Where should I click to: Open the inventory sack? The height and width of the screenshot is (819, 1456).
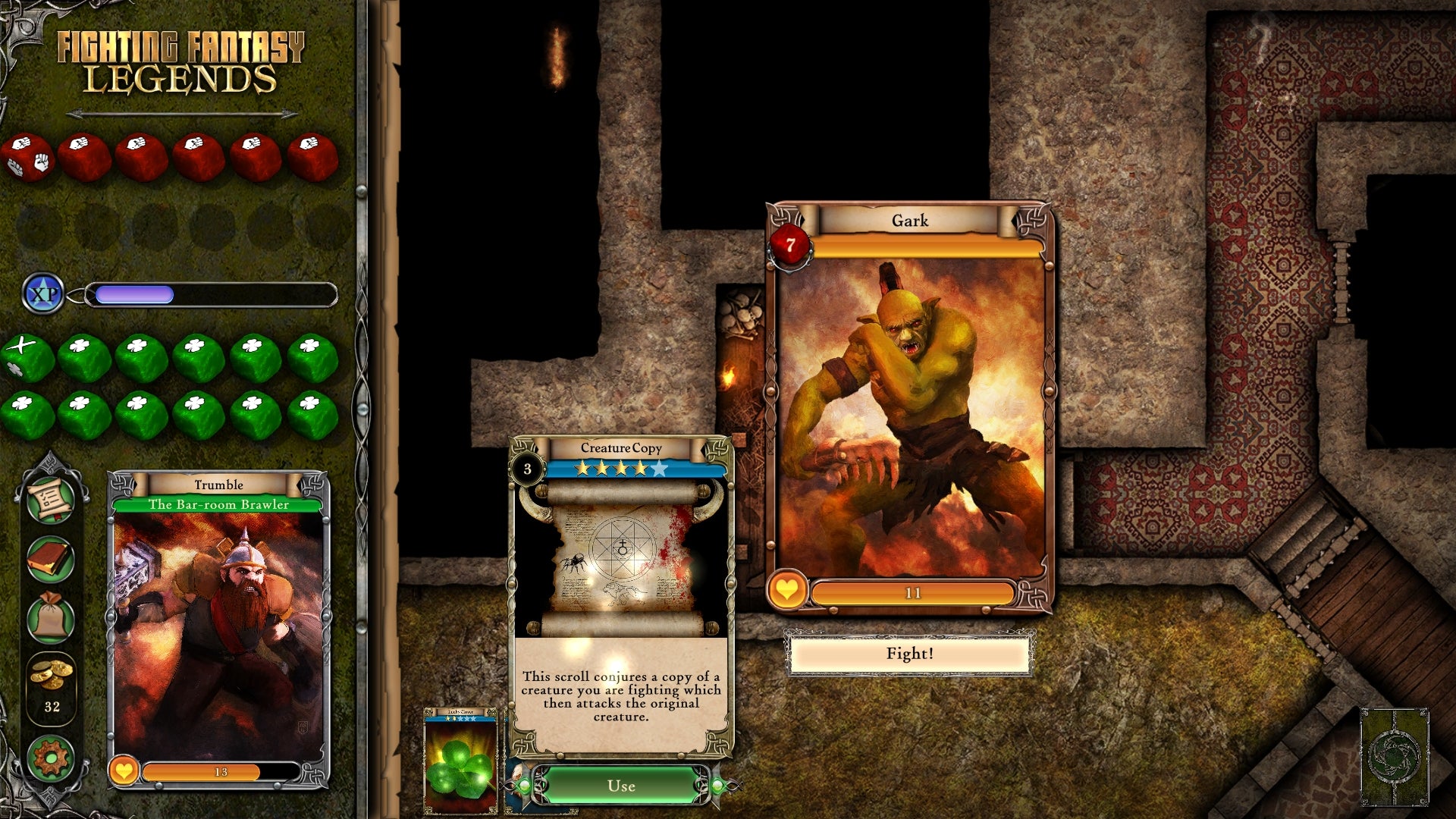point(51,617)
